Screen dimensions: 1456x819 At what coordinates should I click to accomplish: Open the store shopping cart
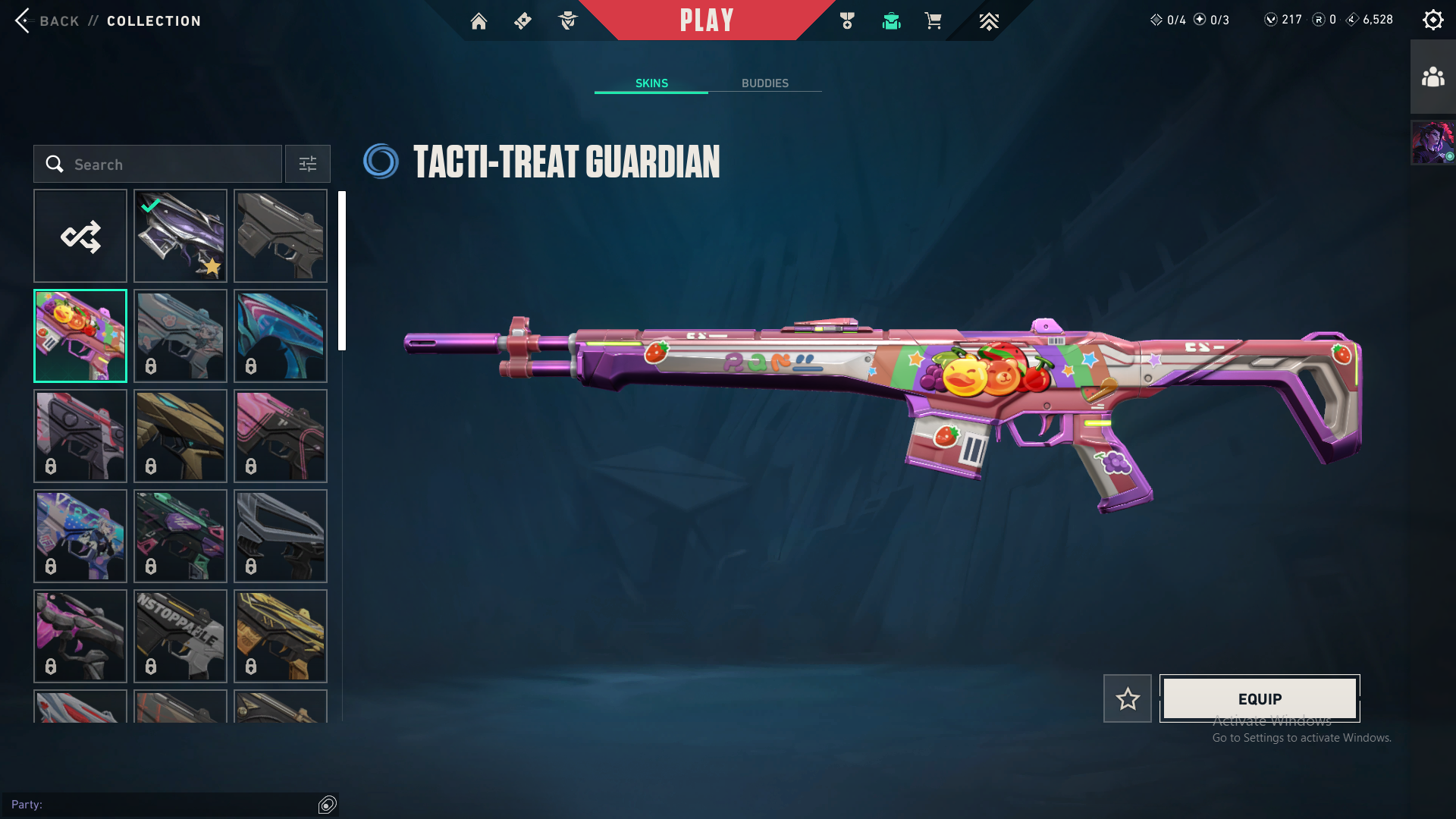933,21
